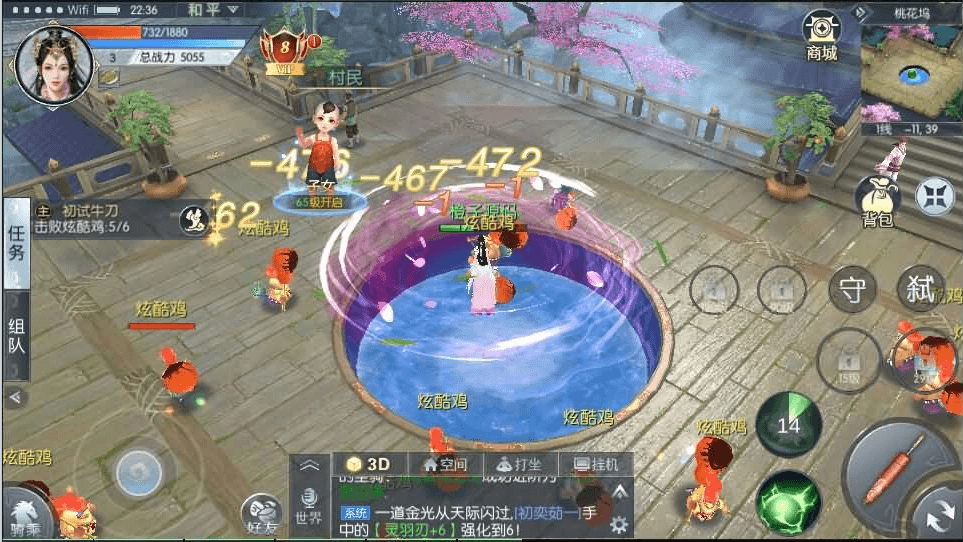Screen dimensions: 963x542
Task: Open the player character portrait
Action: [x=53, y=63]
